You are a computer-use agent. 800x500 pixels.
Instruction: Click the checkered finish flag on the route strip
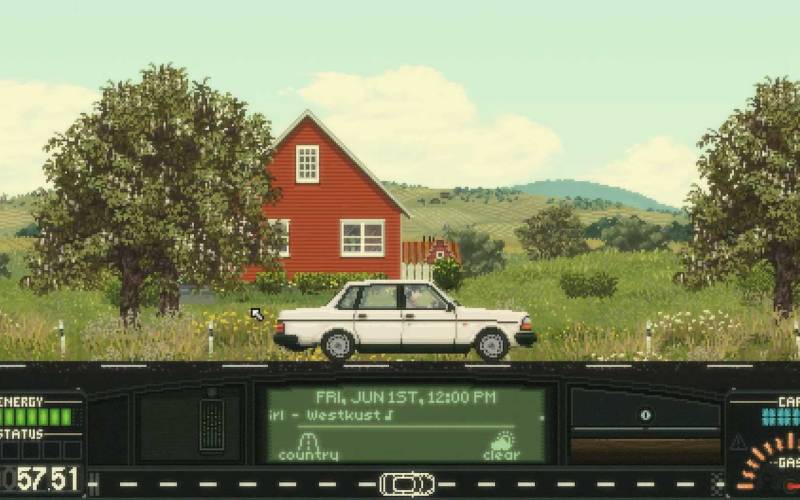tap(717, 484)
